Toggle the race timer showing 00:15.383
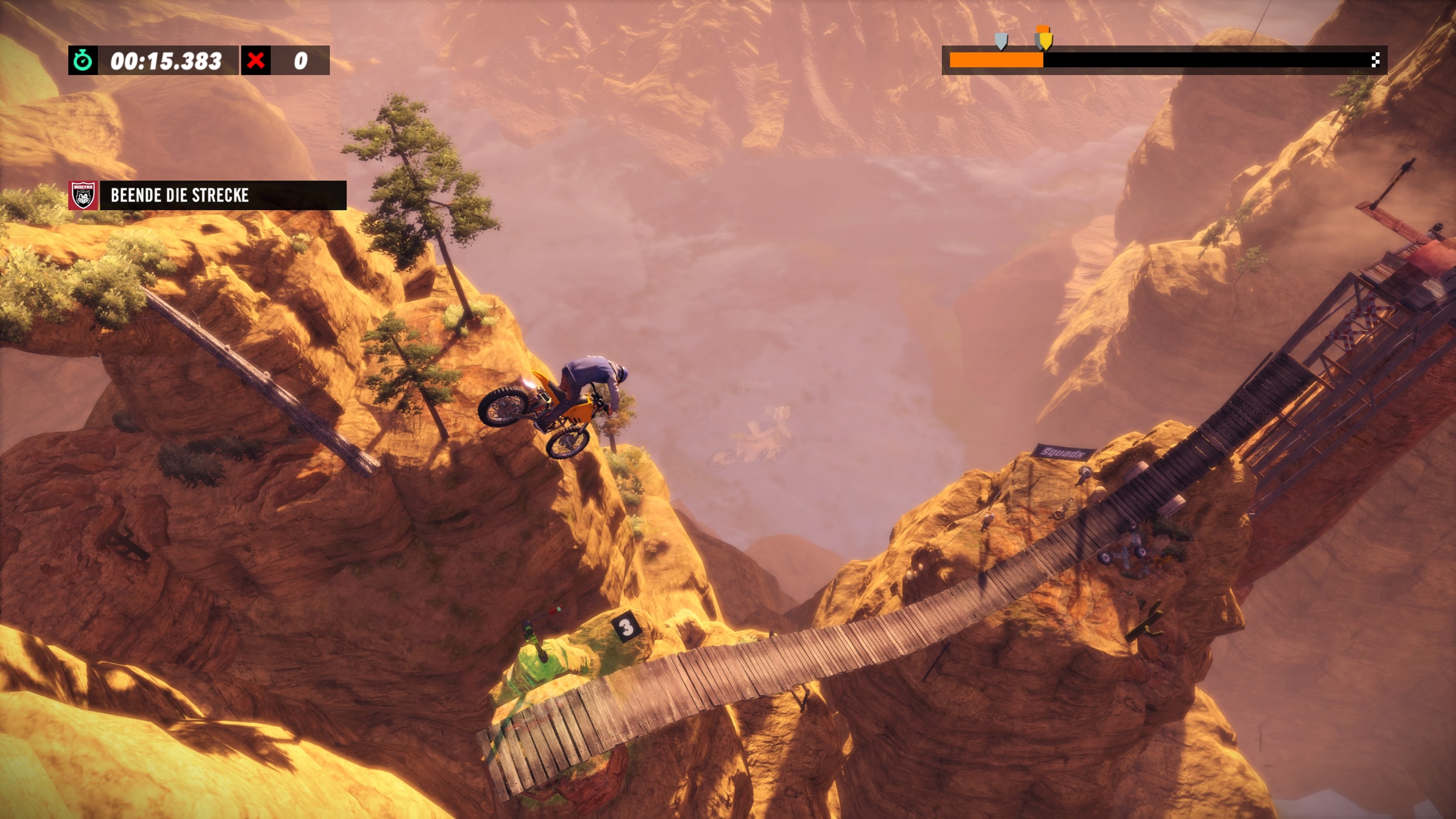 [162, 60]
